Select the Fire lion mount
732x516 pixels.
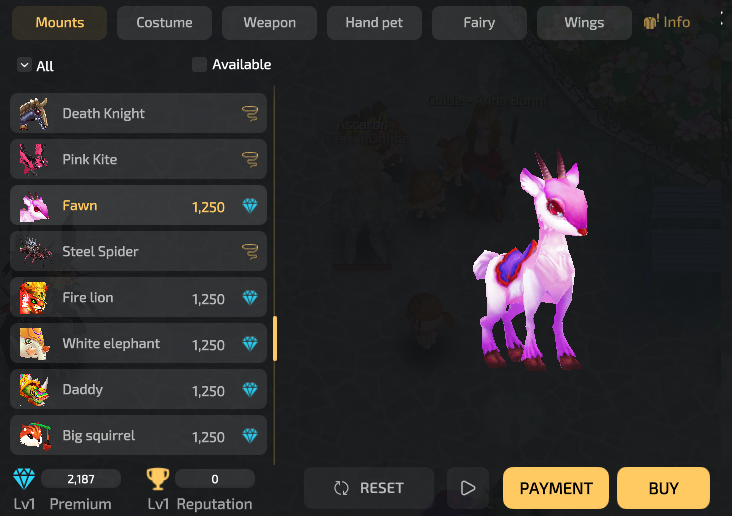[138, 297]
